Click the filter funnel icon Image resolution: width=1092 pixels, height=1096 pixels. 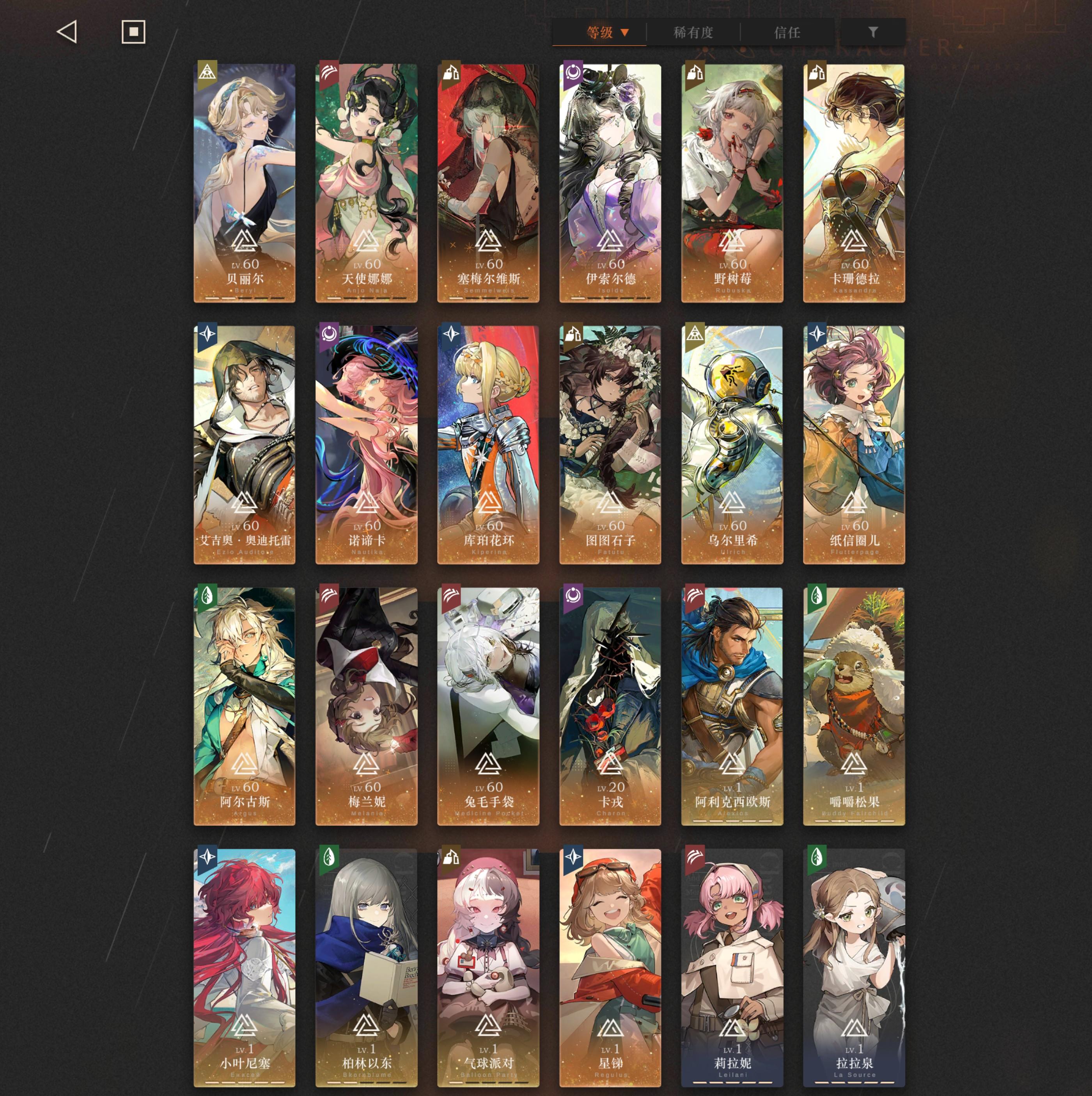pyautogui.click(x=874, y=33)
